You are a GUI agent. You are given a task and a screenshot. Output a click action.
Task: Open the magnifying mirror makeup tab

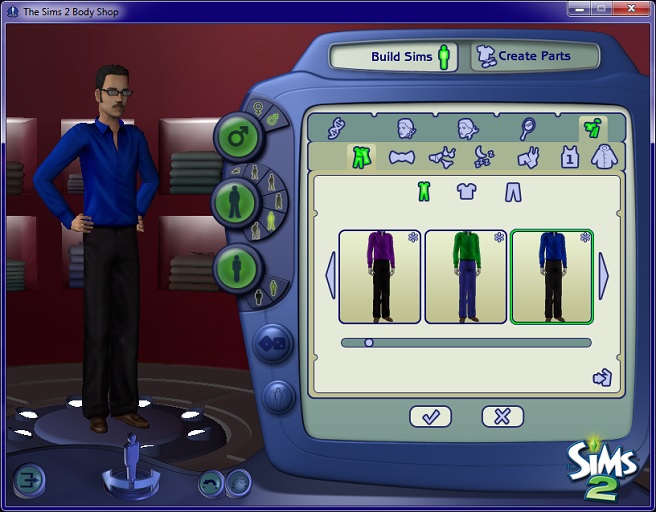(x=526, y=128)
